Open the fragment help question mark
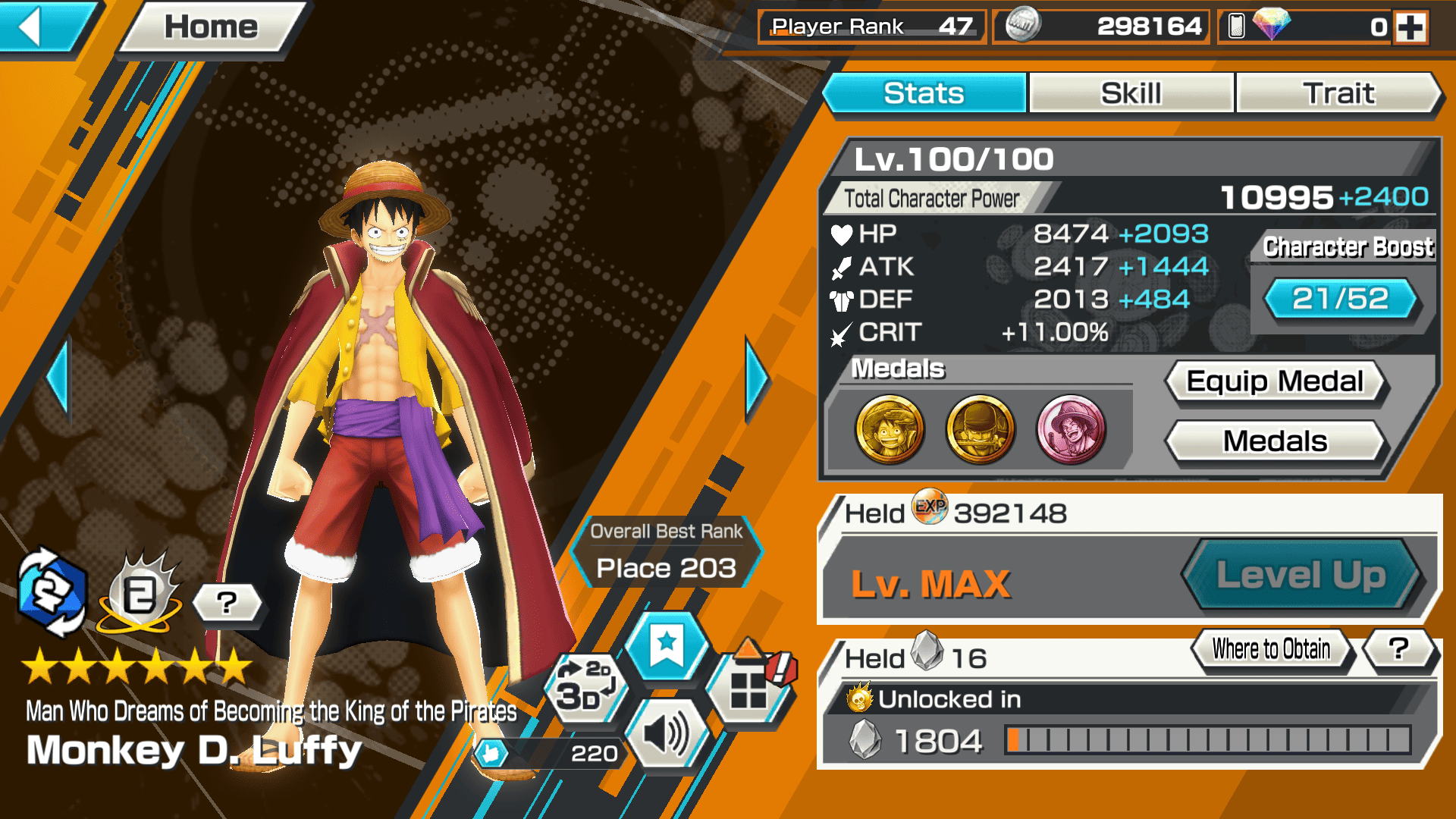The width and height of the screenshot is (1456, 819). point(1399,649)
